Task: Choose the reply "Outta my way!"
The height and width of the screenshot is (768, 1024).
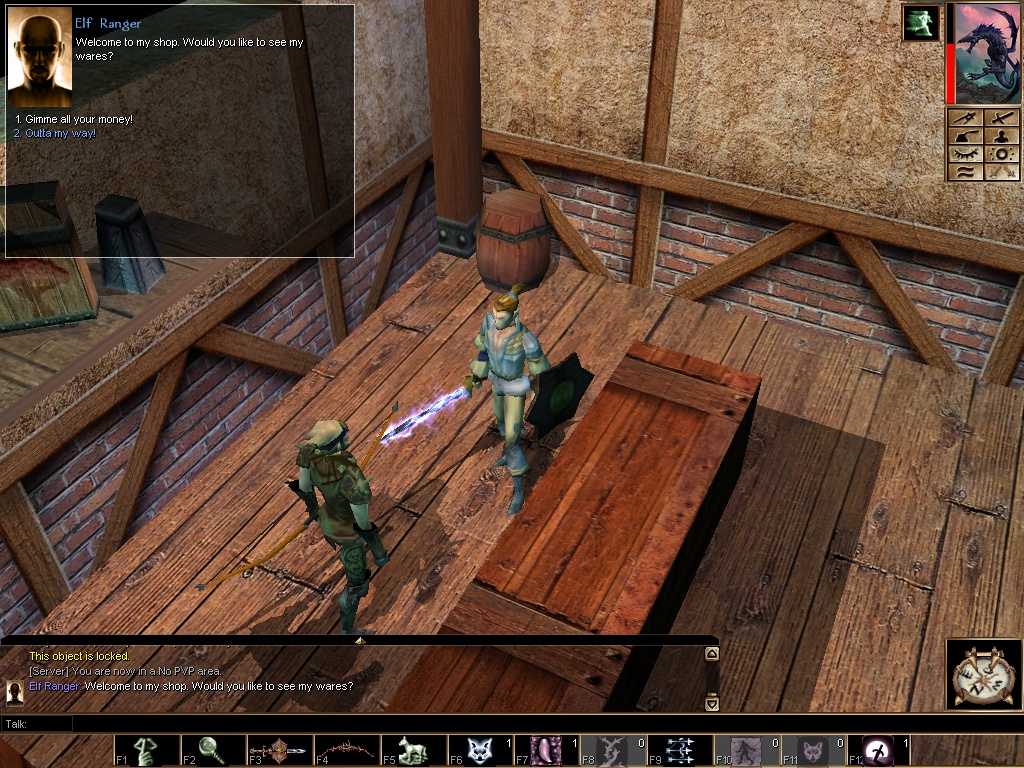Action: point(59,133)
